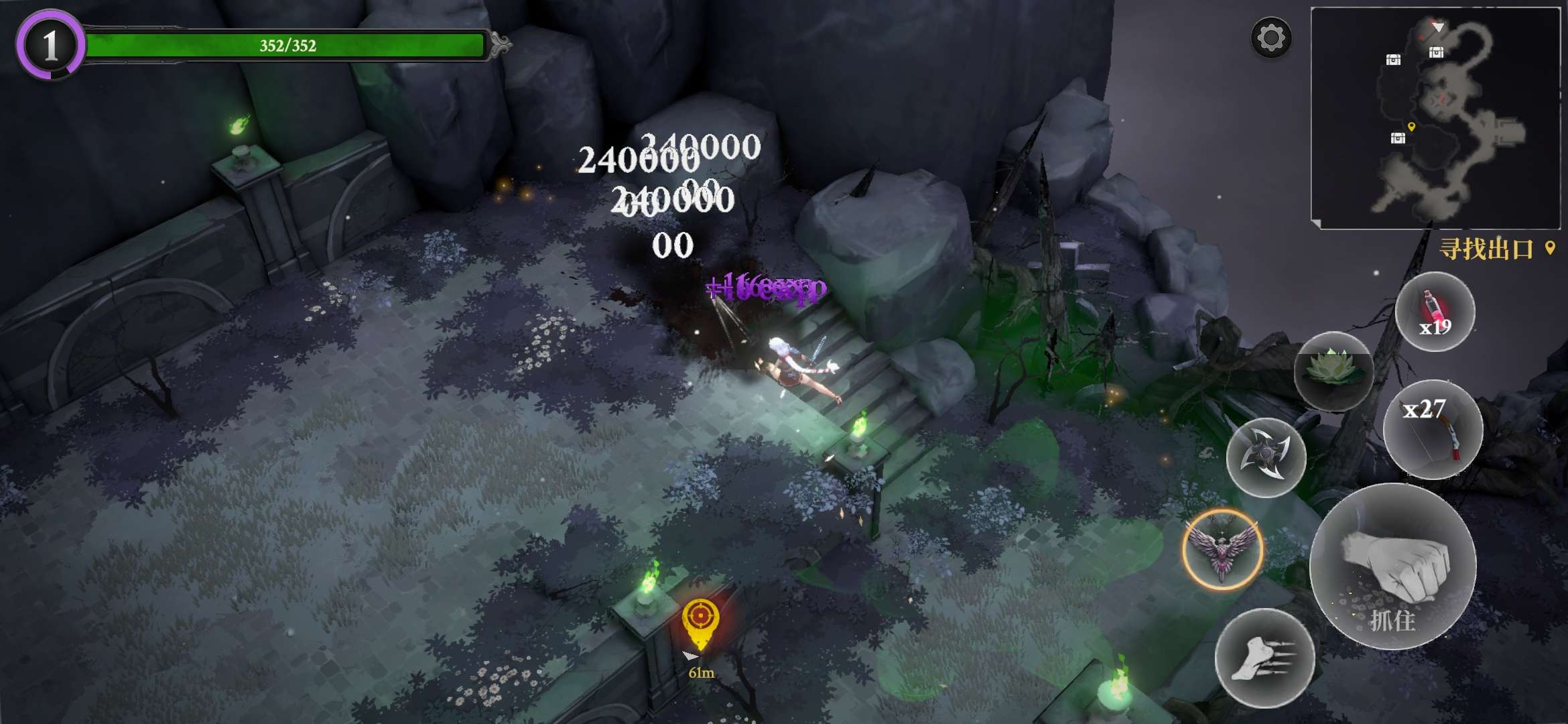Open the dungeon minimap

click(1435, 118)
